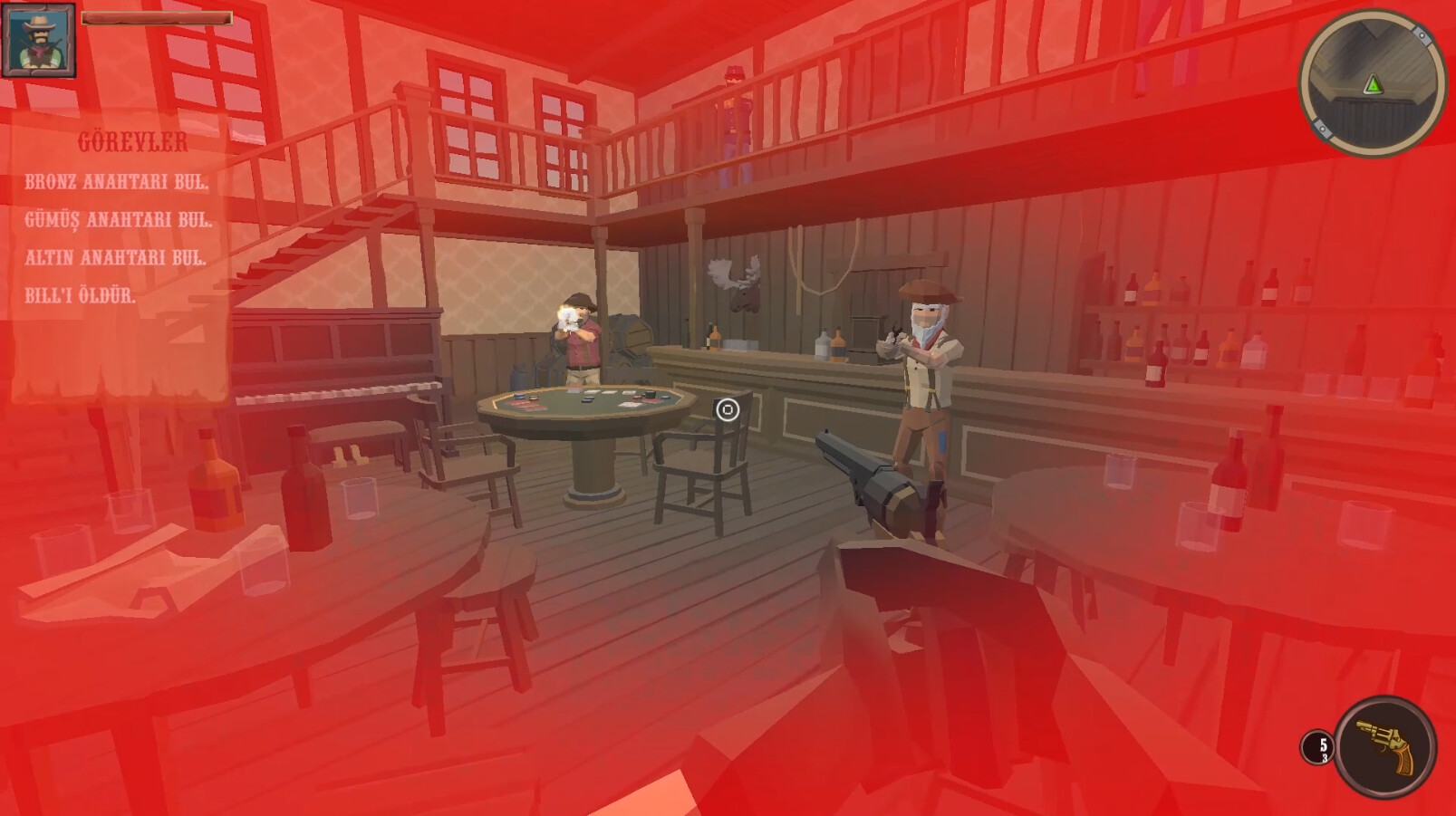Click the ammo counter showing 5
The width and height of the screenshot is (1456, 816).
(x=1319, y=744)
